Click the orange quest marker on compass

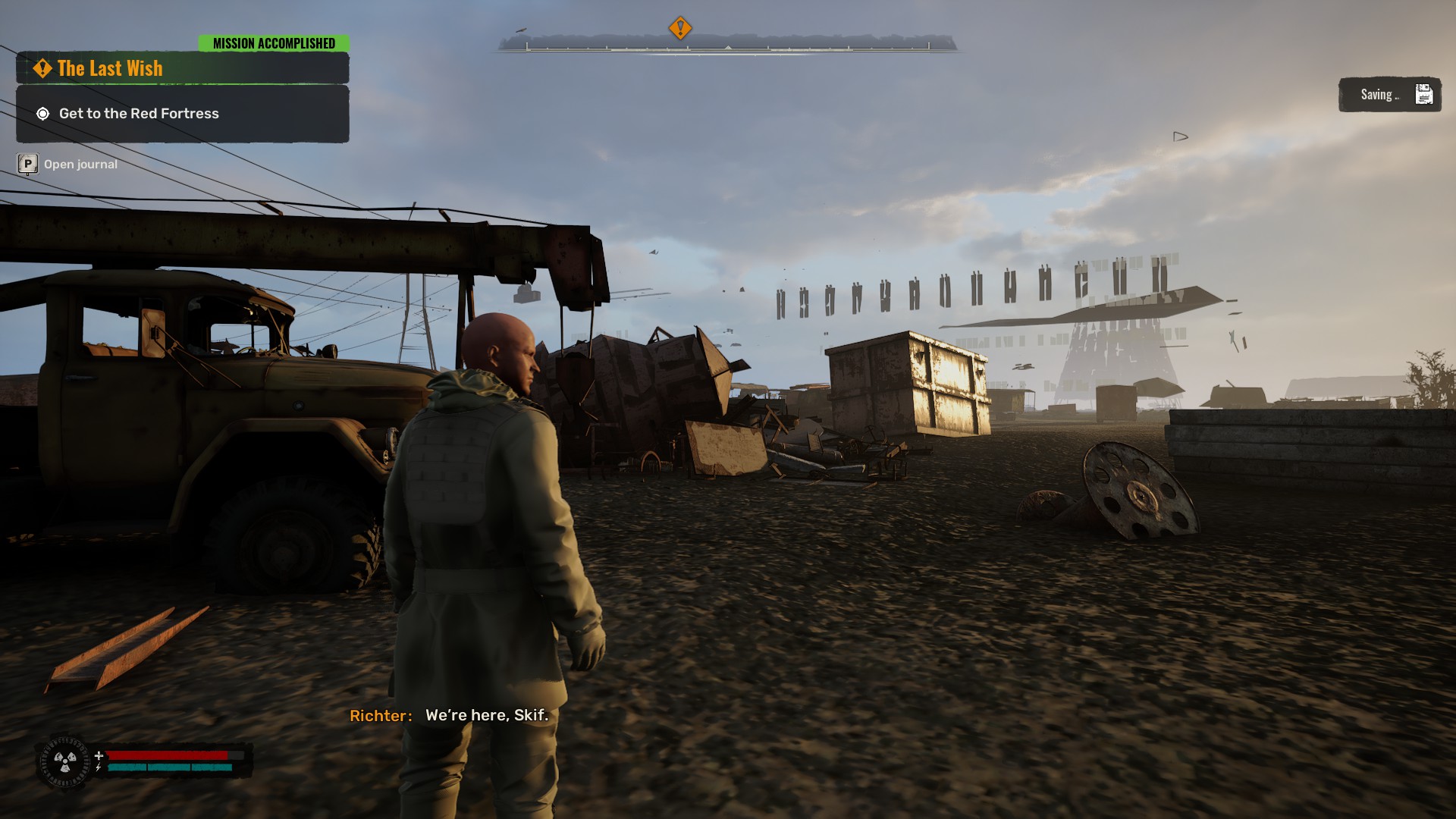click(x=680, y=29)
